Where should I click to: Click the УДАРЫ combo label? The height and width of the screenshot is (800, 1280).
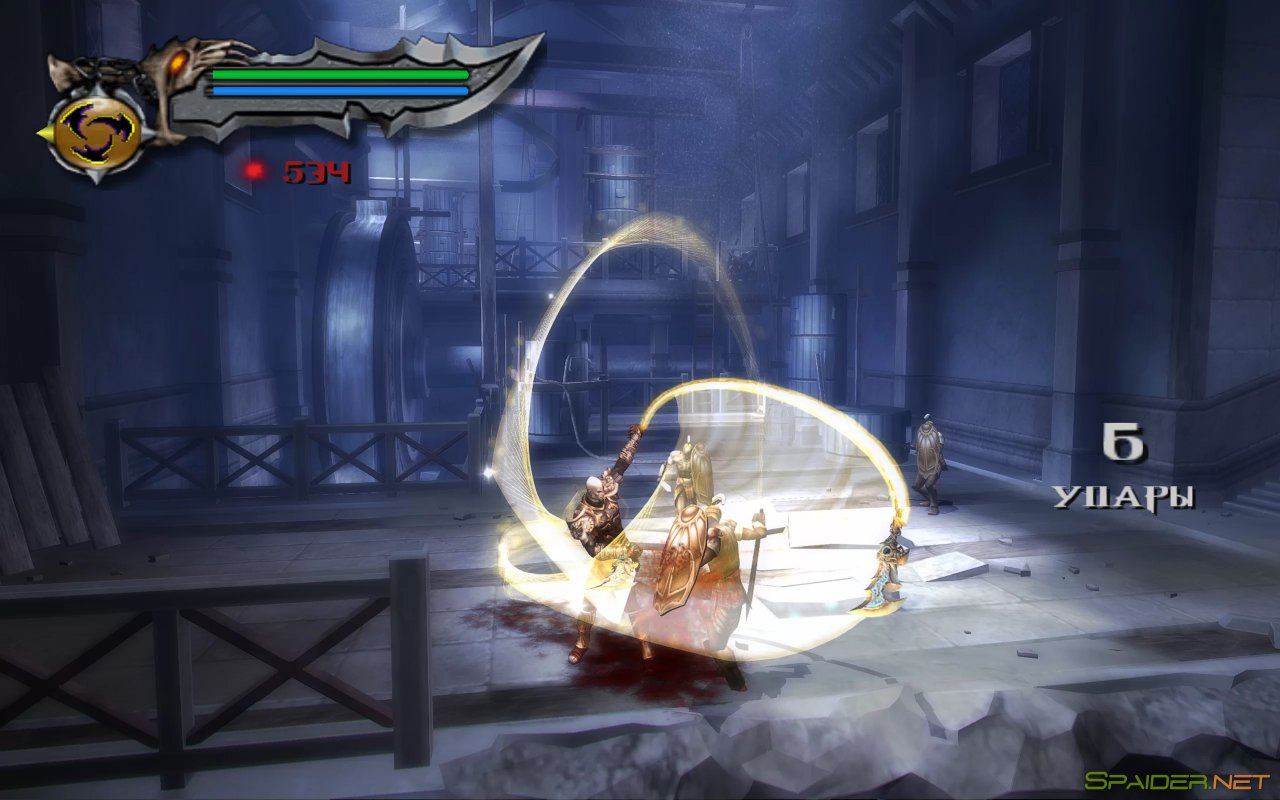[1122, 495]
